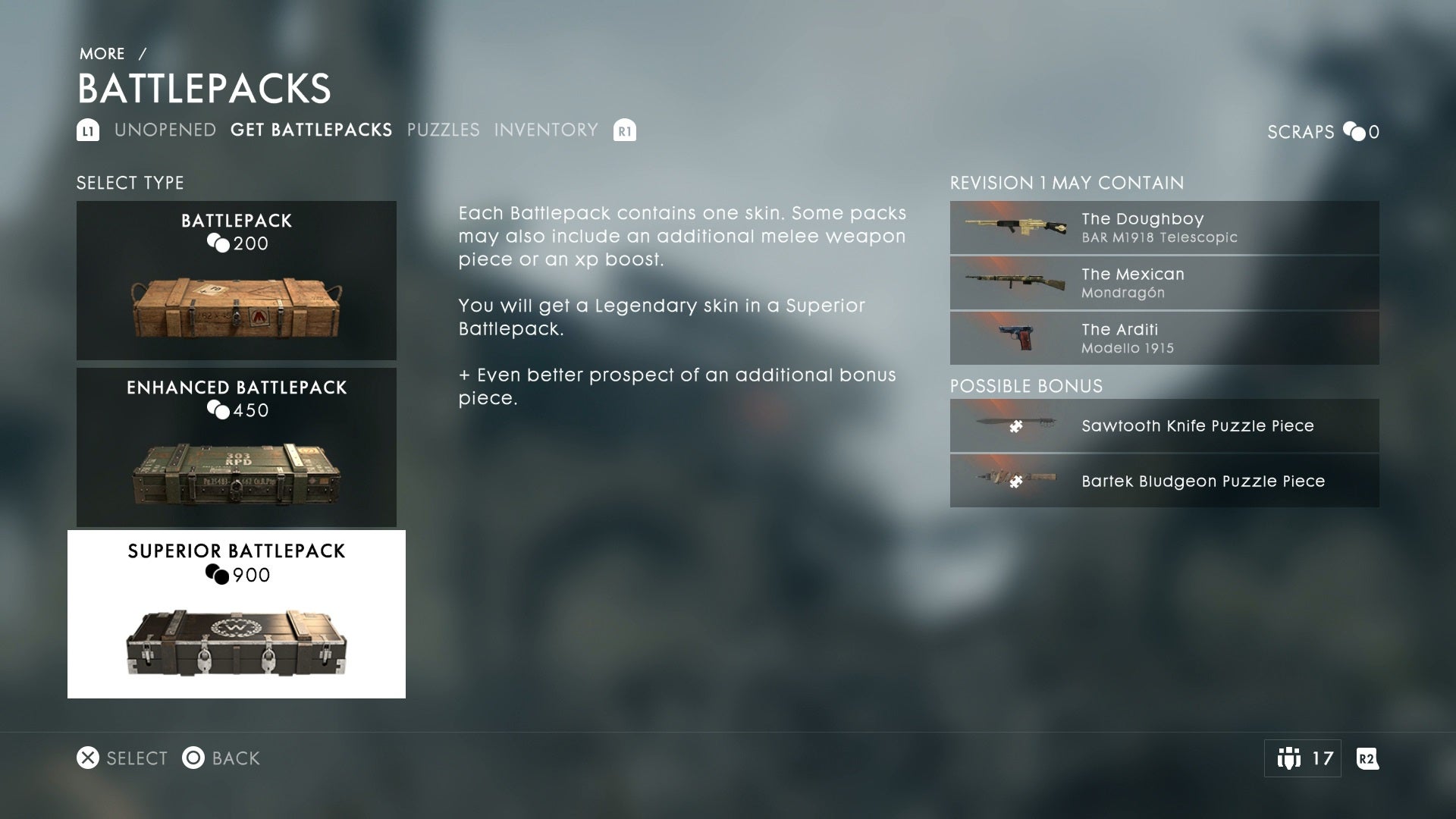This screenshot has width=1456, height=819.
Task: Select the Enhanced Battlepack option
Action: click(236, 447)
